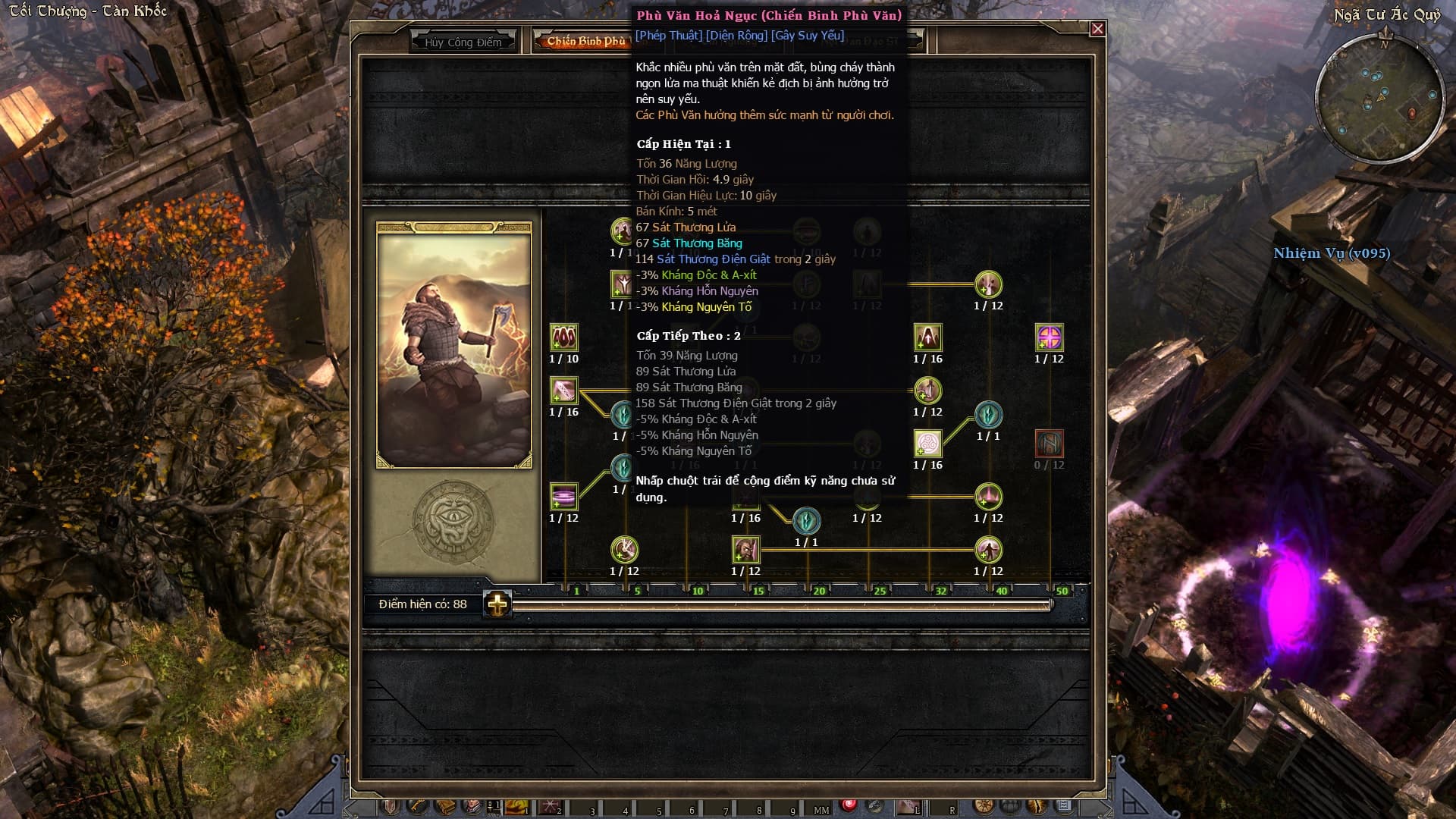
Task: Switch to the Chiến Binh Phù Văn tab
Action: 585,41
